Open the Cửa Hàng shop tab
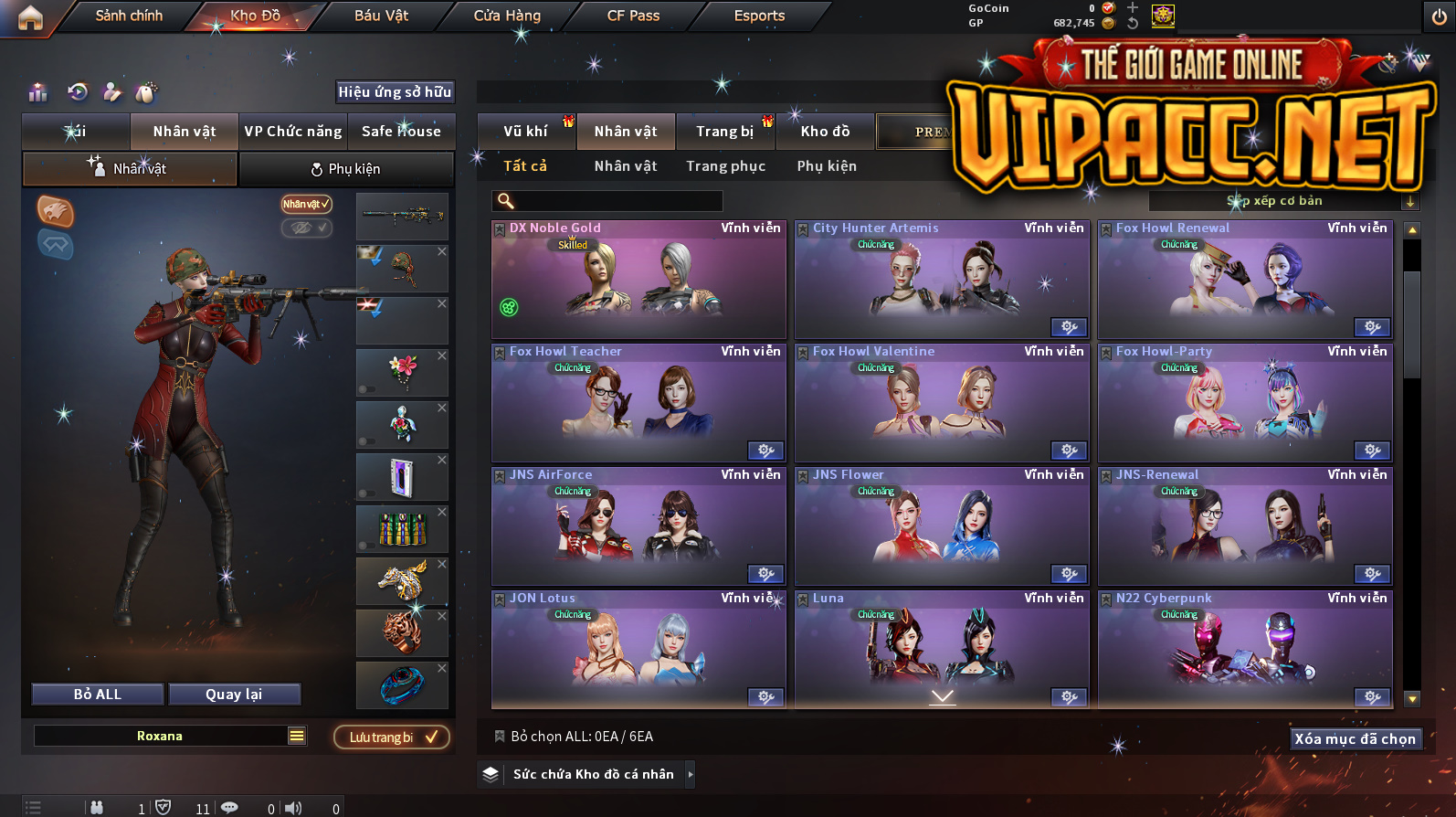Image resolution: width=1456 pixels, height=817 pixels. (x=507, y=16)
